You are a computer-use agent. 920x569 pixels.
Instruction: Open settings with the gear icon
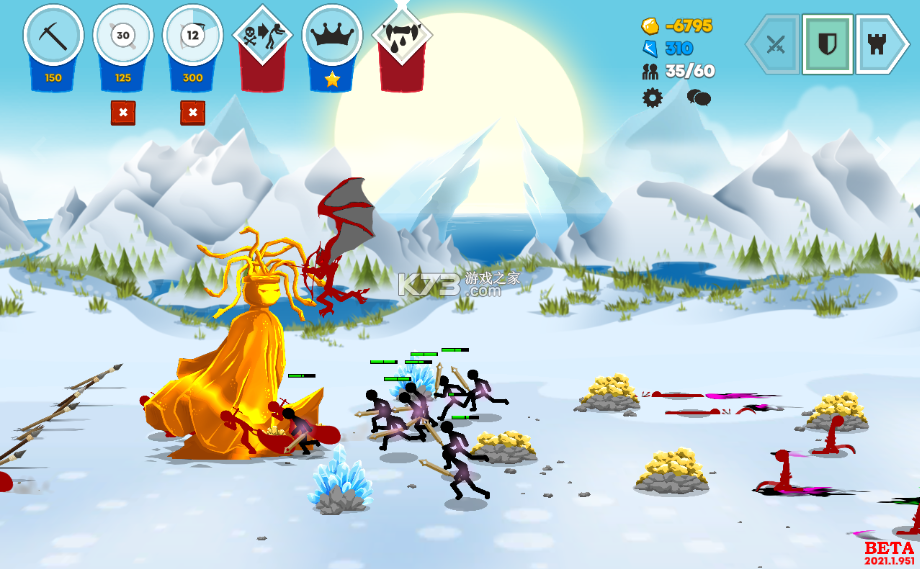[653, 97]
